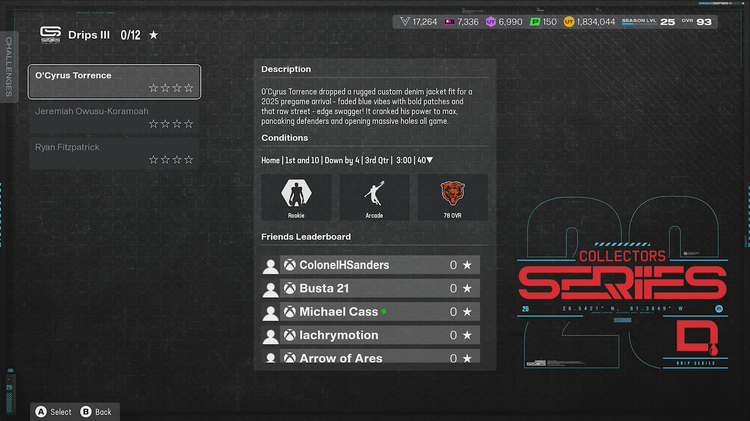Choose the Jeremiah Owusu-Koramoah challenge

pyautogui.click(x=114, y=117)
